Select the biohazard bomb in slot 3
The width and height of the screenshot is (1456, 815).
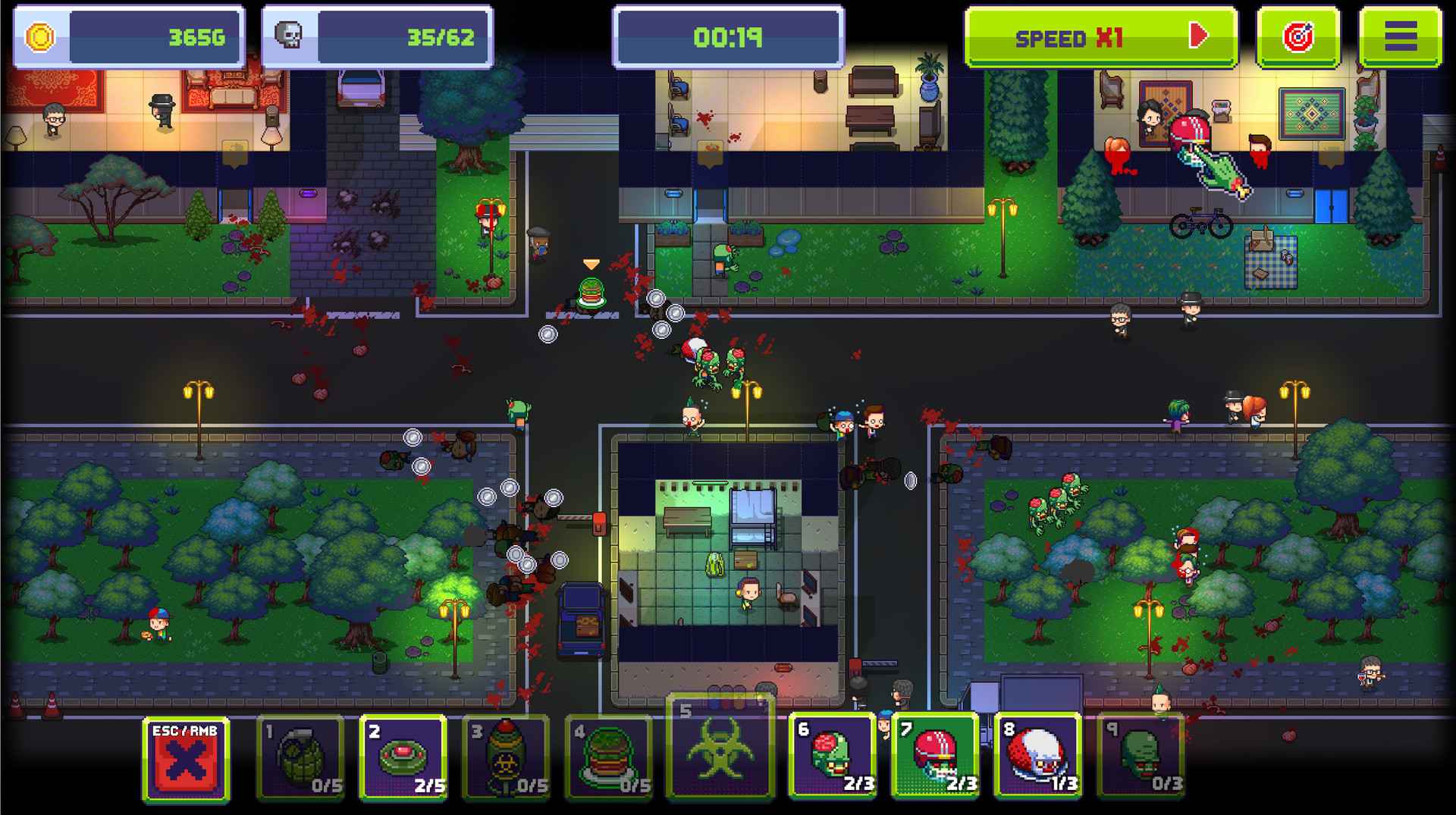[507, 756]
